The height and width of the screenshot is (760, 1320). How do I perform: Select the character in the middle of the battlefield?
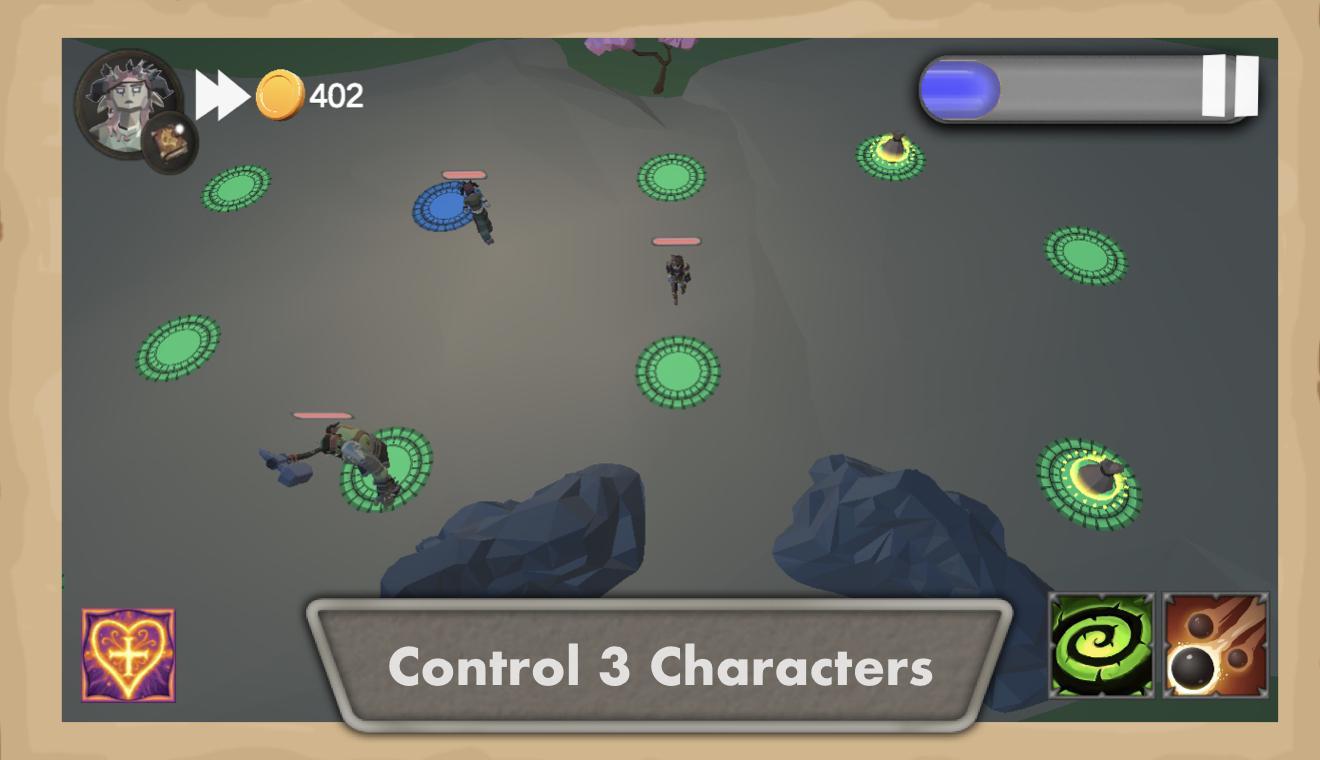tap(675, 275)
